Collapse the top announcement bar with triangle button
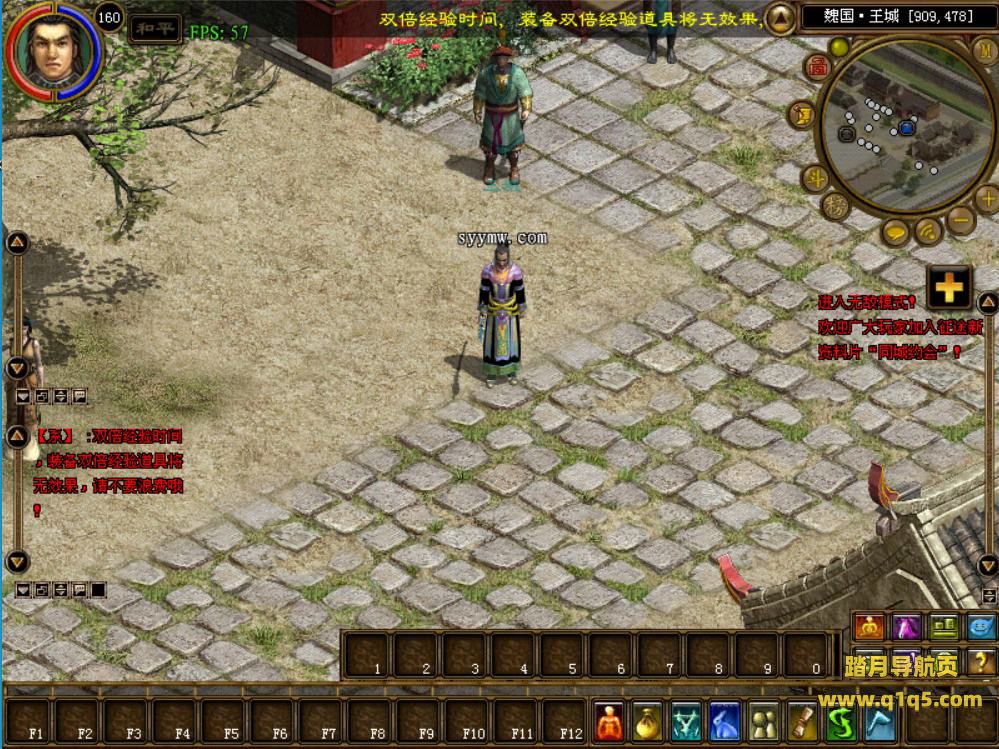Image resolution: width=999 pixels, height=749 pixels. click(779, 17)
